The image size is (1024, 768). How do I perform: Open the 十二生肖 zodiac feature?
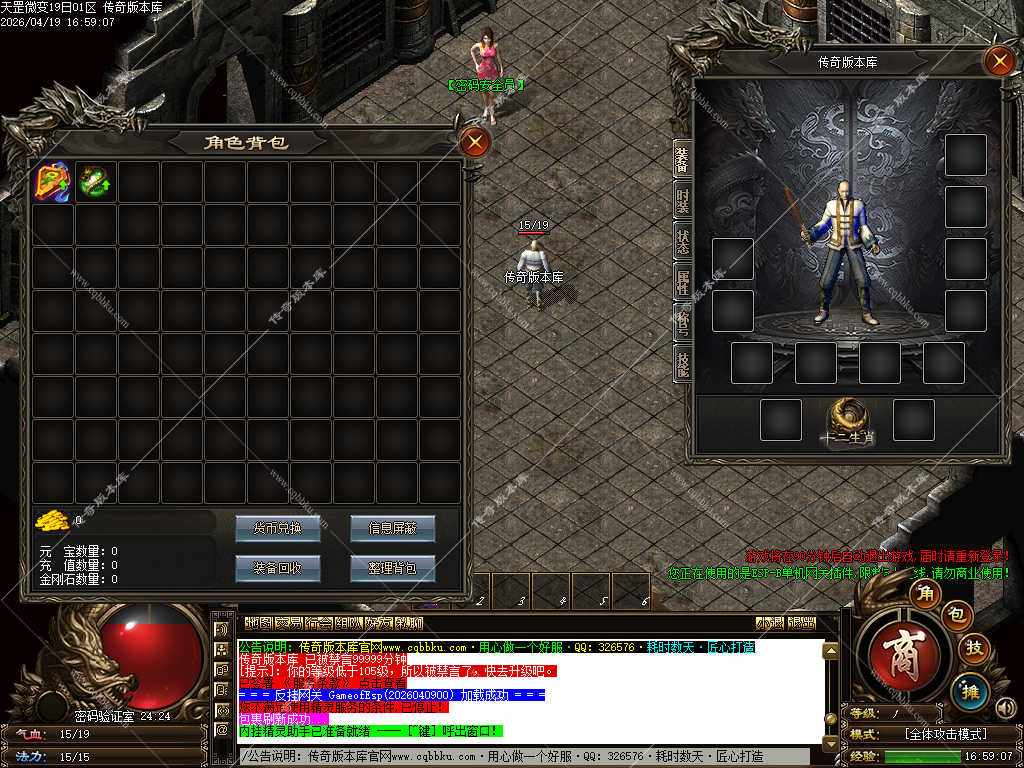pos(848,420)
